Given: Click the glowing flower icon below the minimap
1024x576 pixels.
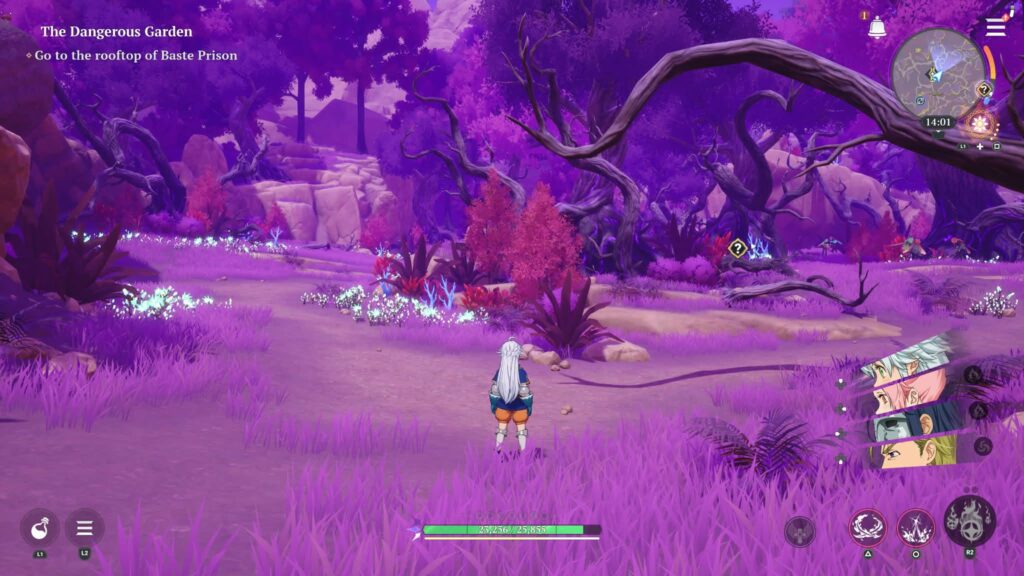Looking at the screenshot, I should coord(978,124).
